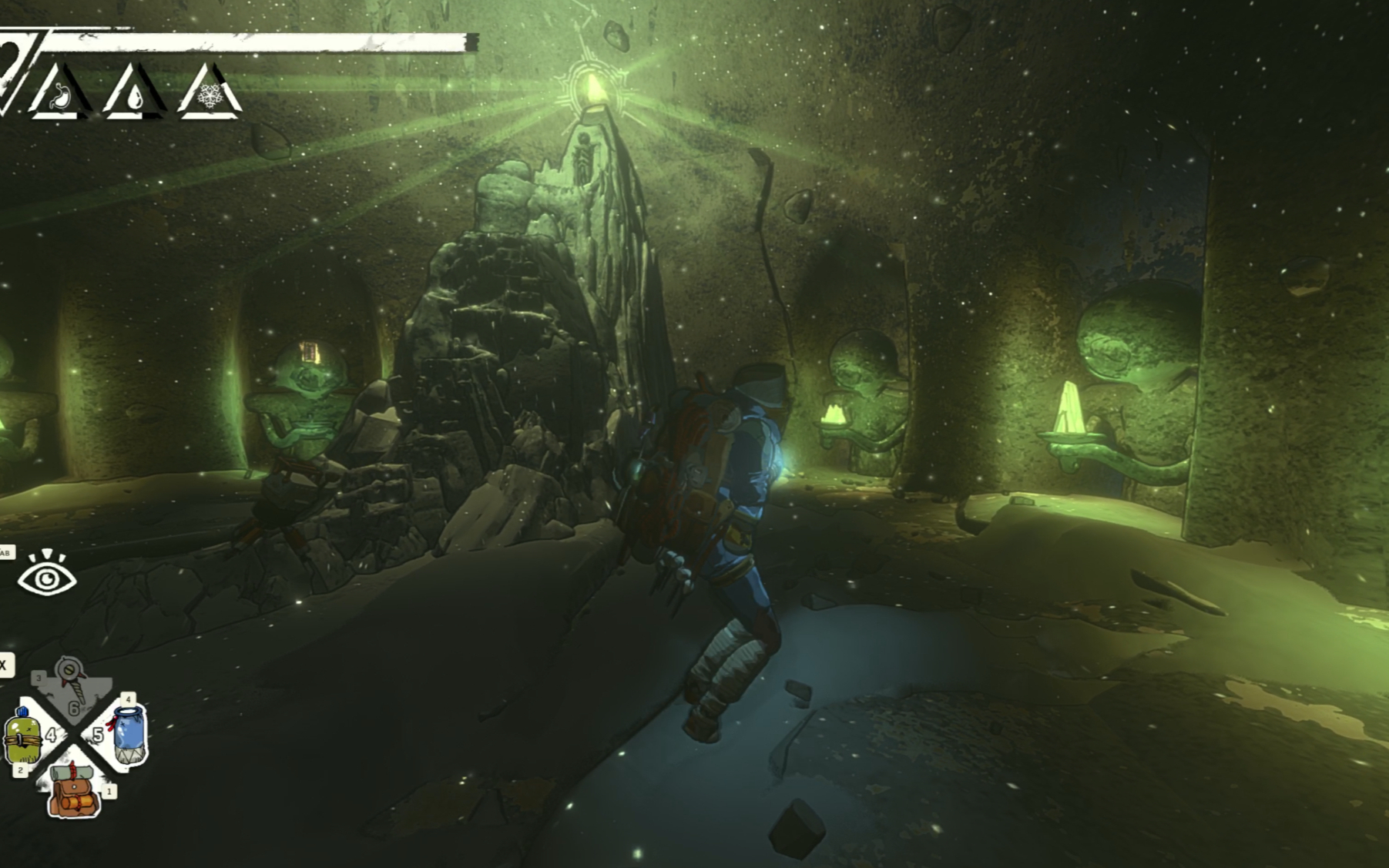This screenshot has height=868, width=1389.
Task: Click the snowflake cold status icon
Action: 210,96
